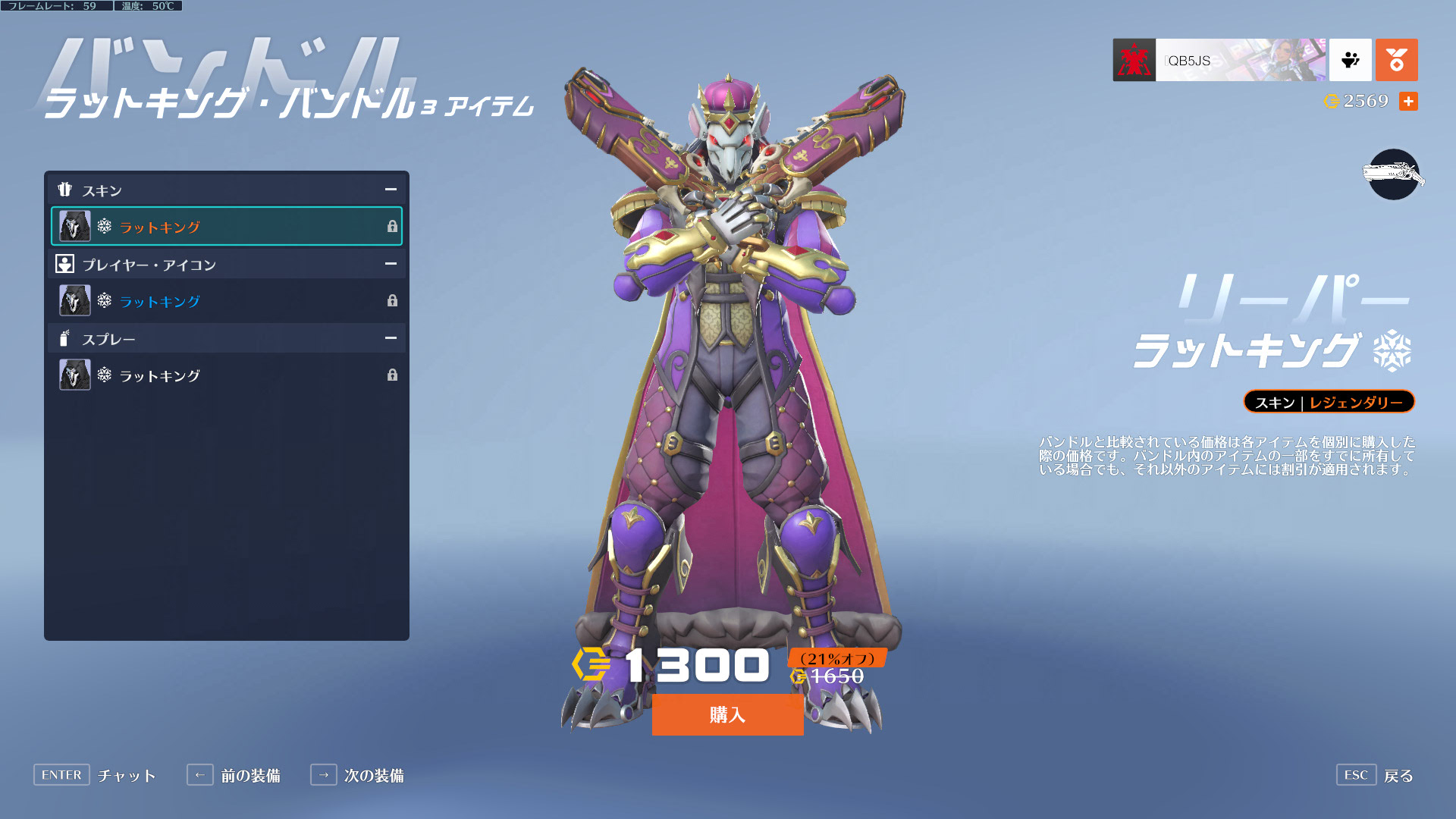1456x819 pixels.
Task: Add more coins with the orange plus button
Action: tap(1408, 101)
